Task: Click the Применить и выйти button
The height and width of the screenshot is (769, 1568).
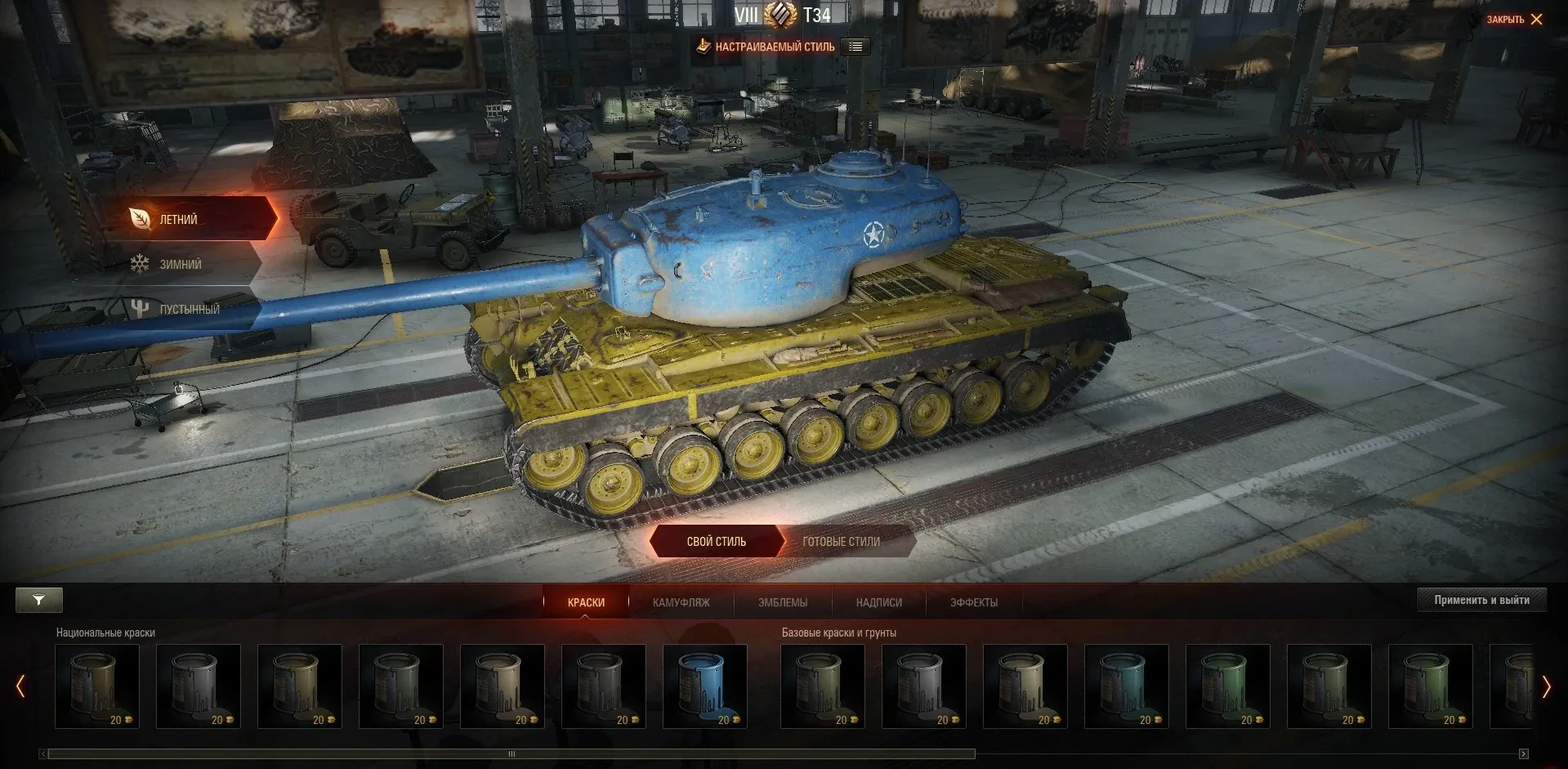Action: click(1481, 600)
